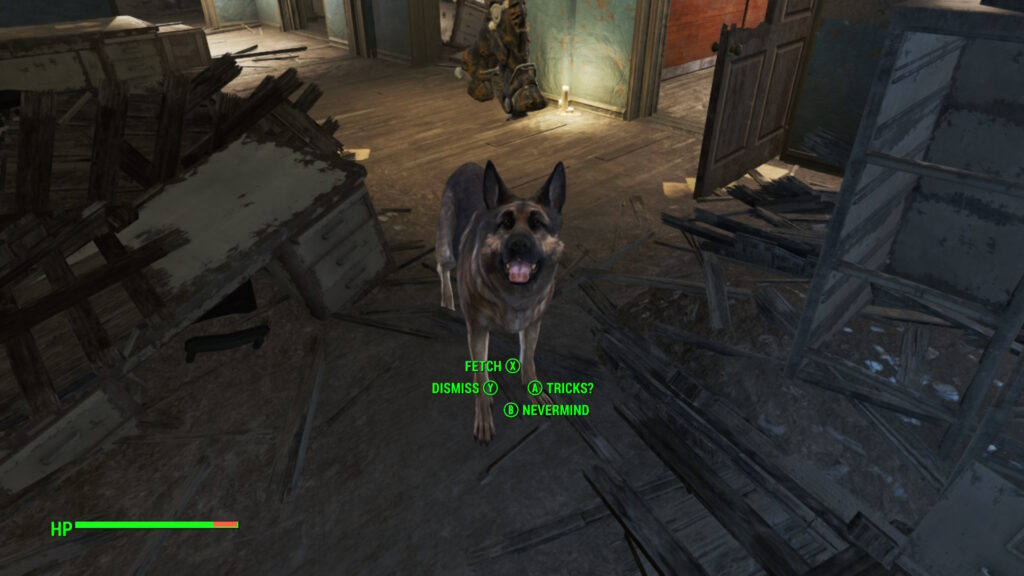
Task: Cancel with the Nevermind option
Action: (x=547, y=410)
